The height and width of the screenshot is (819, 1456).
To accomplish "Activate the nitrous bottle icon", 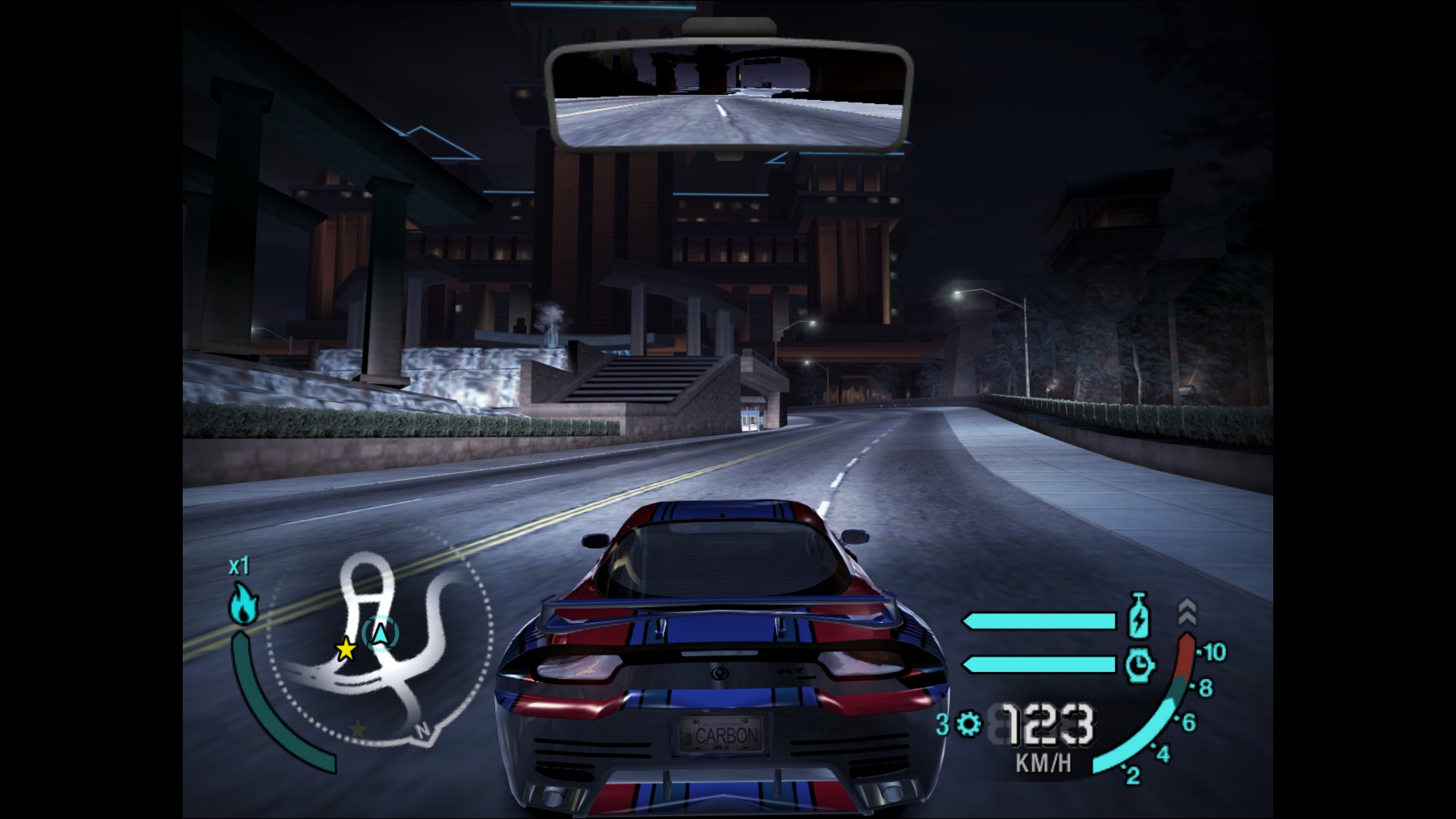I will [x=1139, y=617].
